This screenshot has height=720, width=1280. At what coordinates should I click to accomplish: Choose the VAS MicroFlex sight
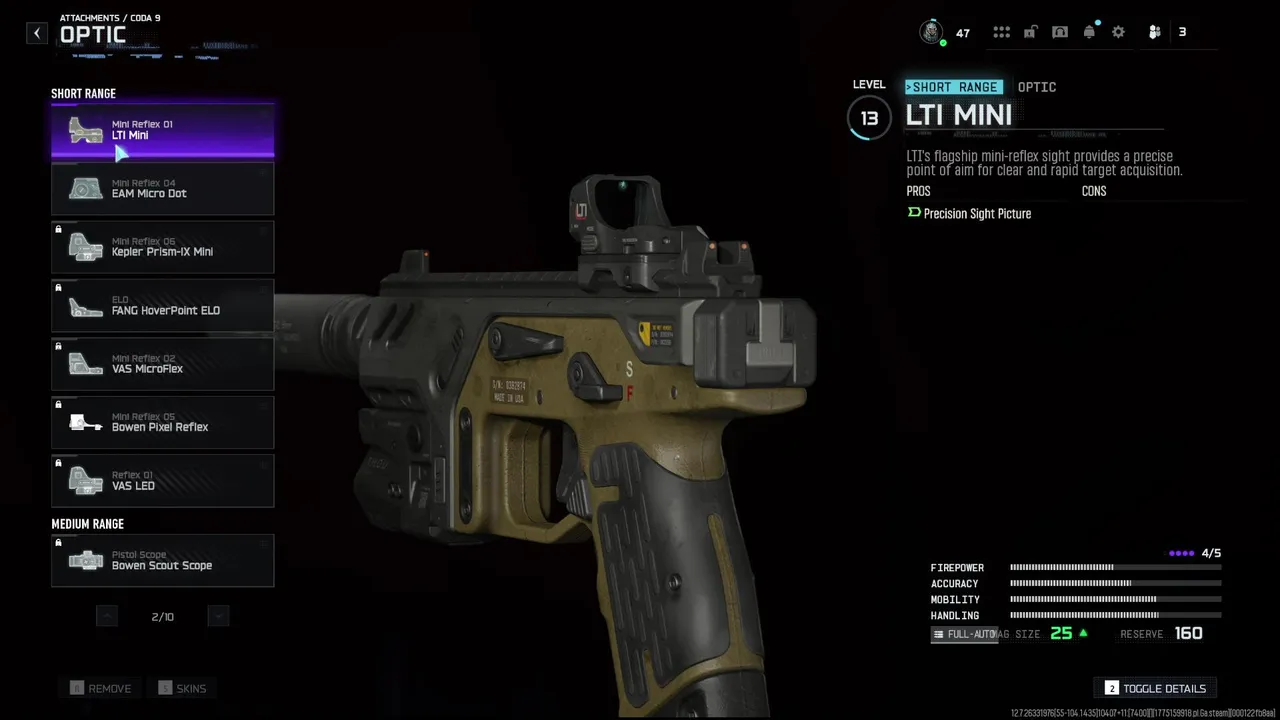coord(162,364)
